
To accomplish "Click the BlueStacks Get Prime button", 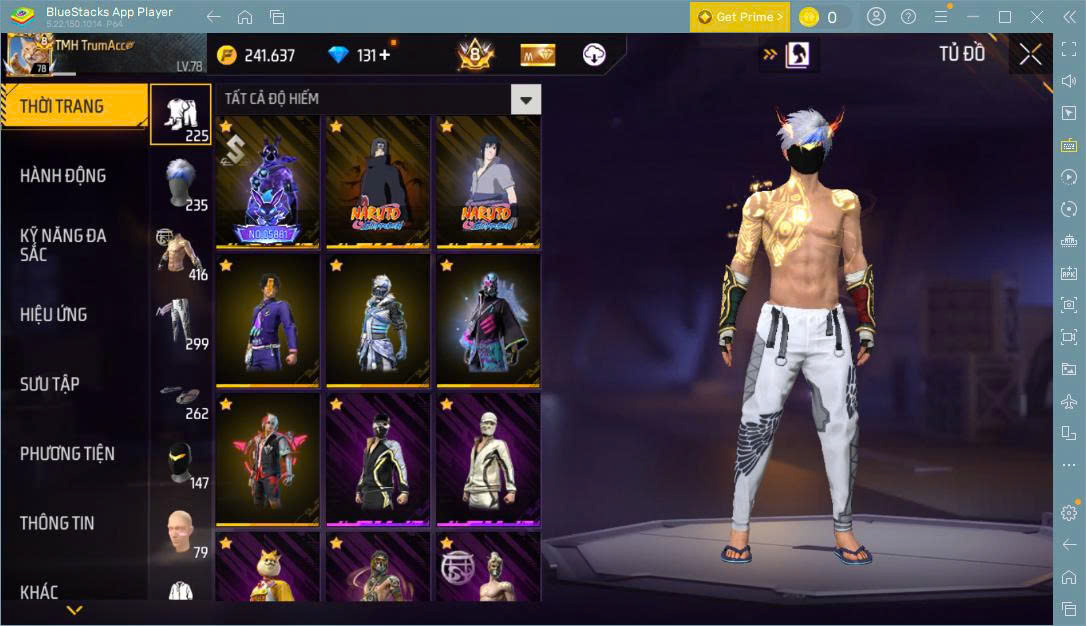I will (x=740, y=17).
